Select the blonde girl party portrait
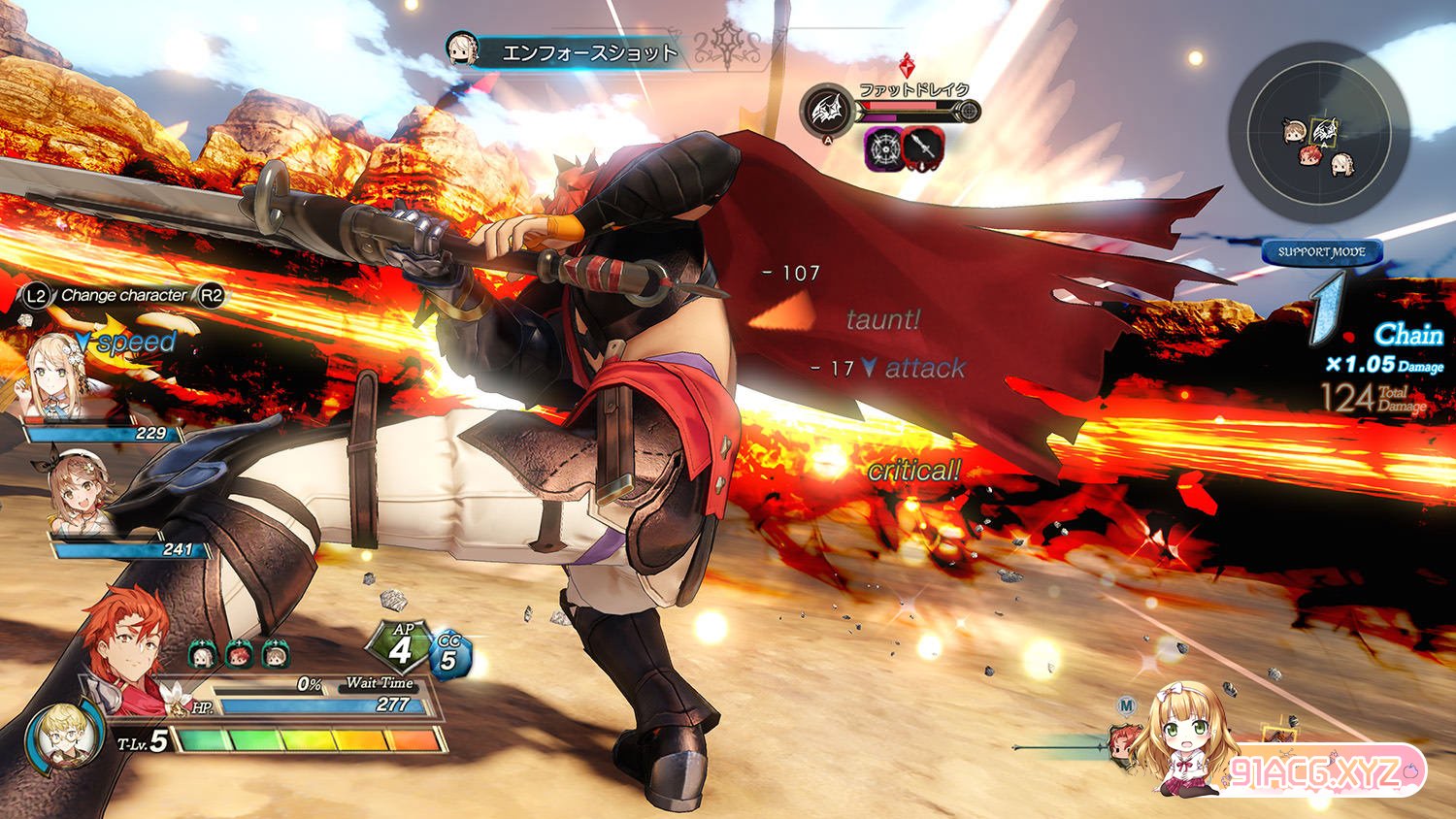Image resolution: width=1456 pixels, height=819 pixels. [60, 376]
